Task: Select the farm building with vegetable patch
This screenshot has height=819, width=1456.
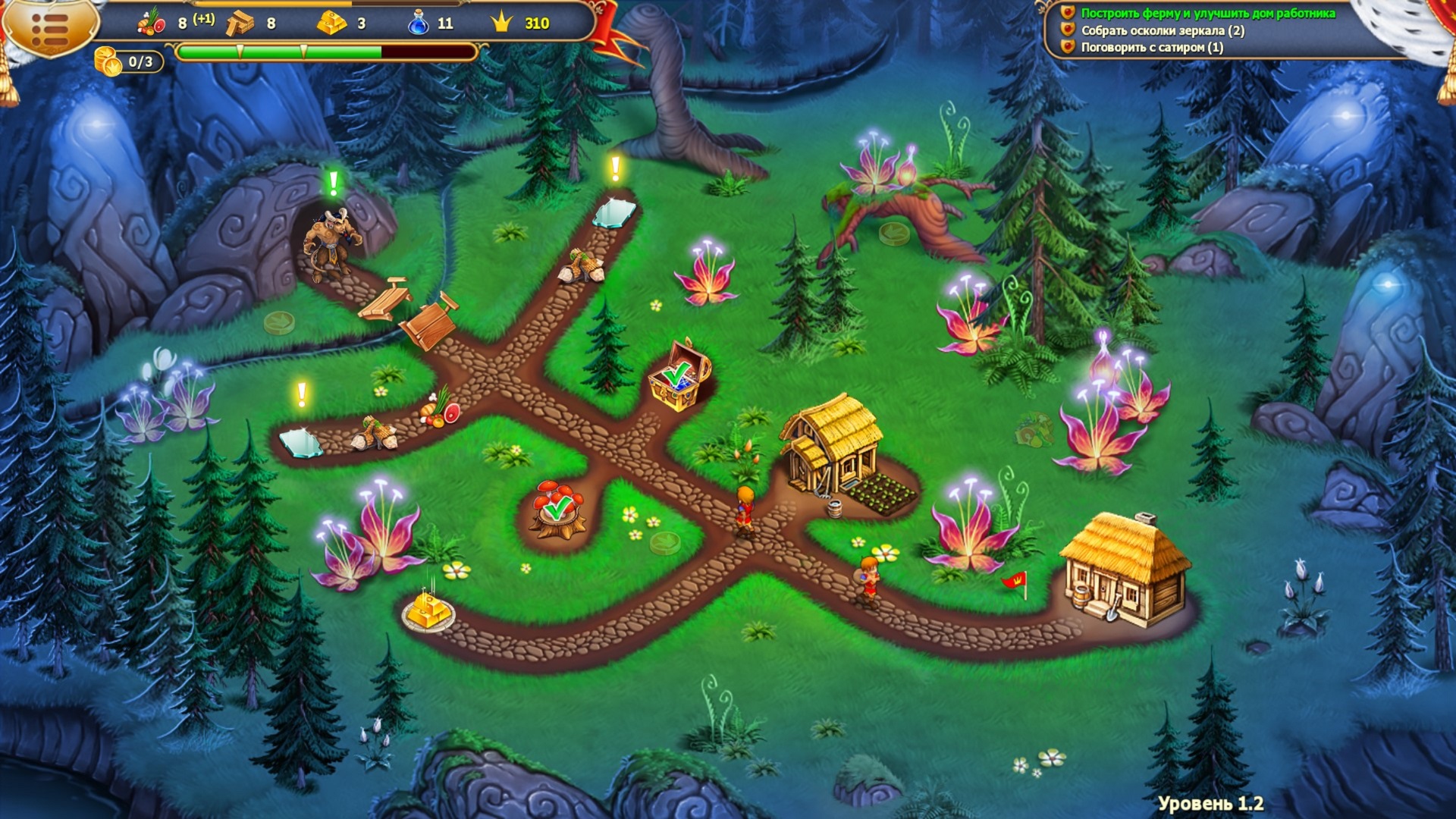Action: tap(834, 447)
